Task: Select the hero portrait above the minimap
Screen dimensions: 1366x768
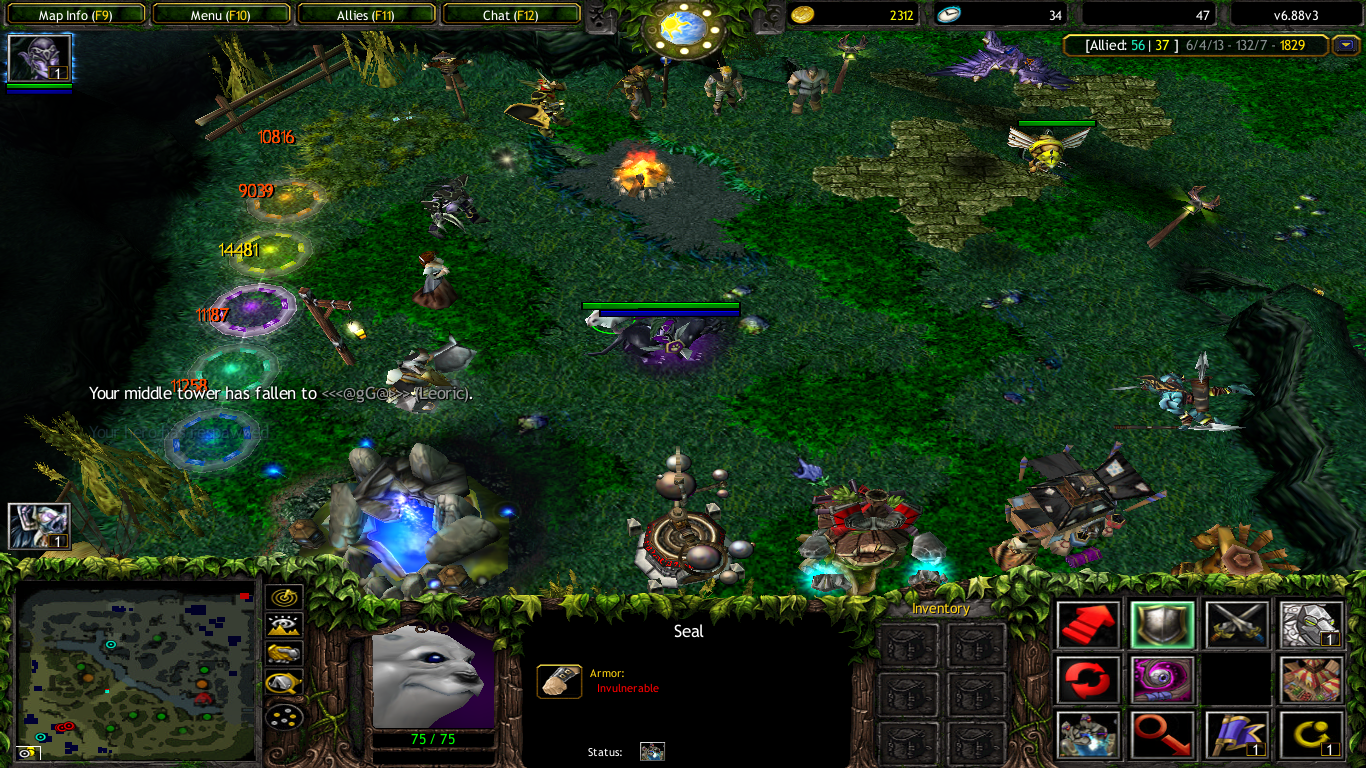Action: tap(39, 526)
